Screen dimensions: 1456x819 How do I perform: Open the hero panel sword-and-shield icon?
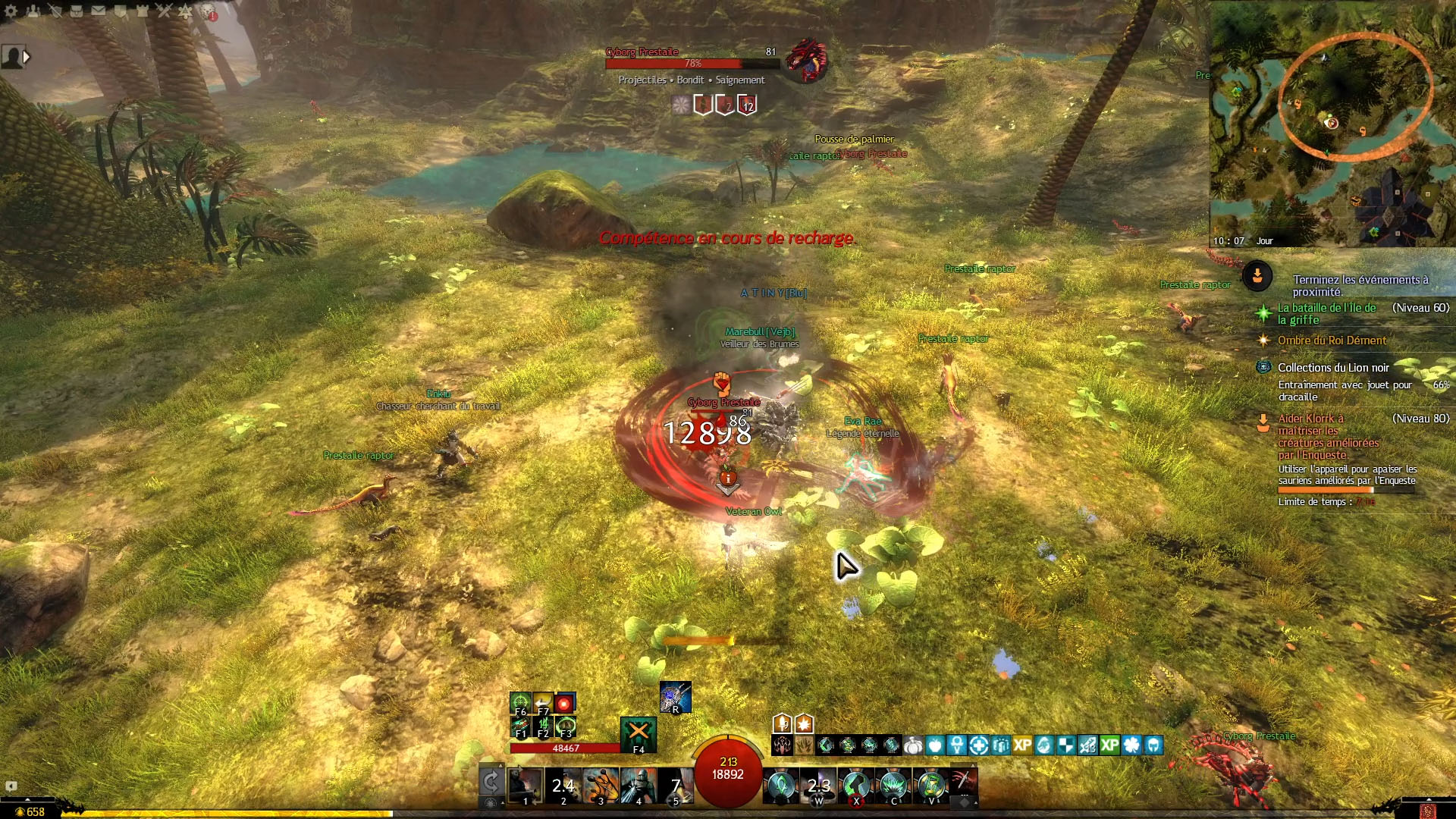pos(55,11)
